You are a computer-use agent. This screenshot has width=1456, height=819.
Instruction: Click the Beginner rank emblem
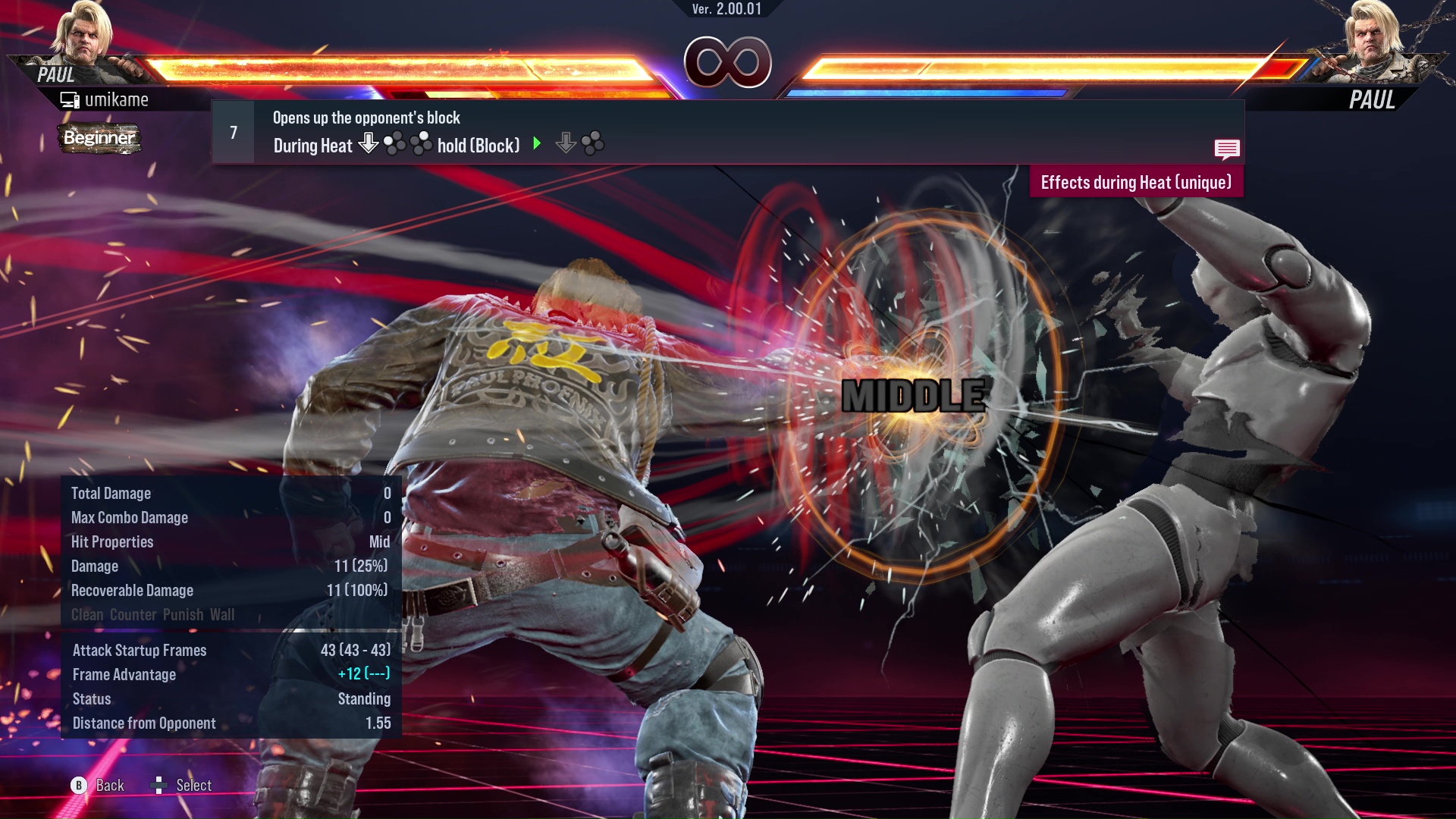click(x=99, y=139)
